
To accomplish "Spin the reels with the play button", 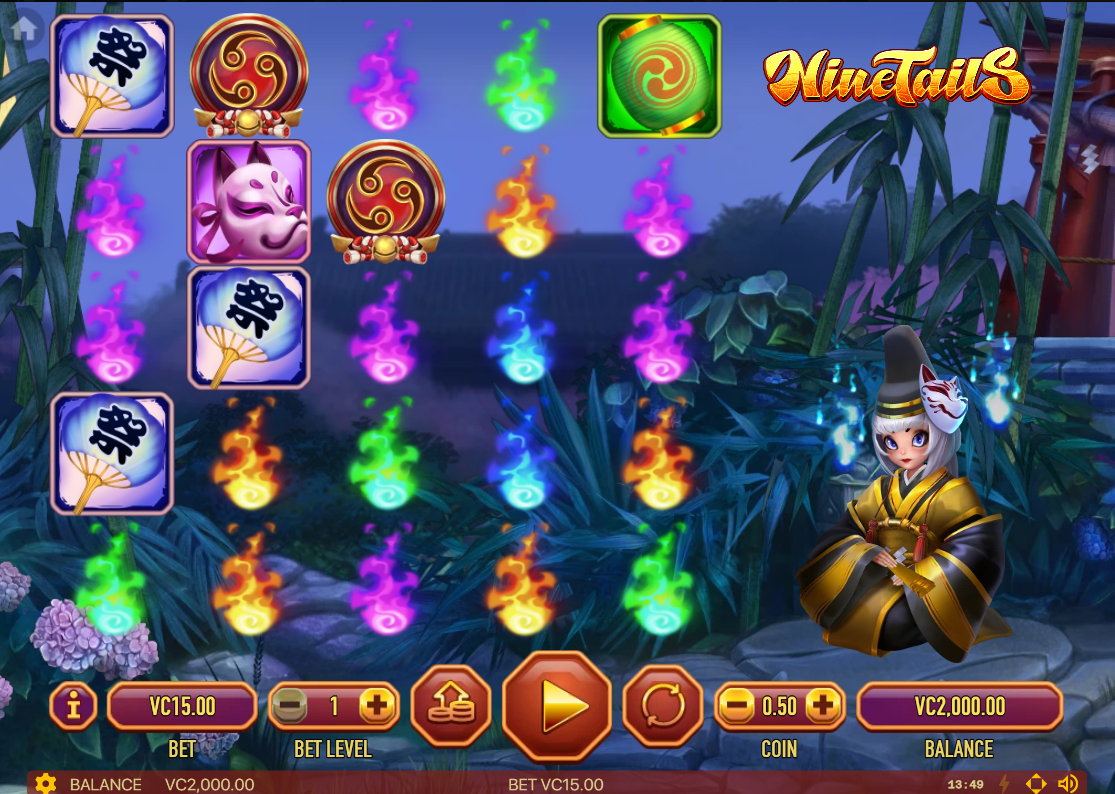I will [556, 707].
